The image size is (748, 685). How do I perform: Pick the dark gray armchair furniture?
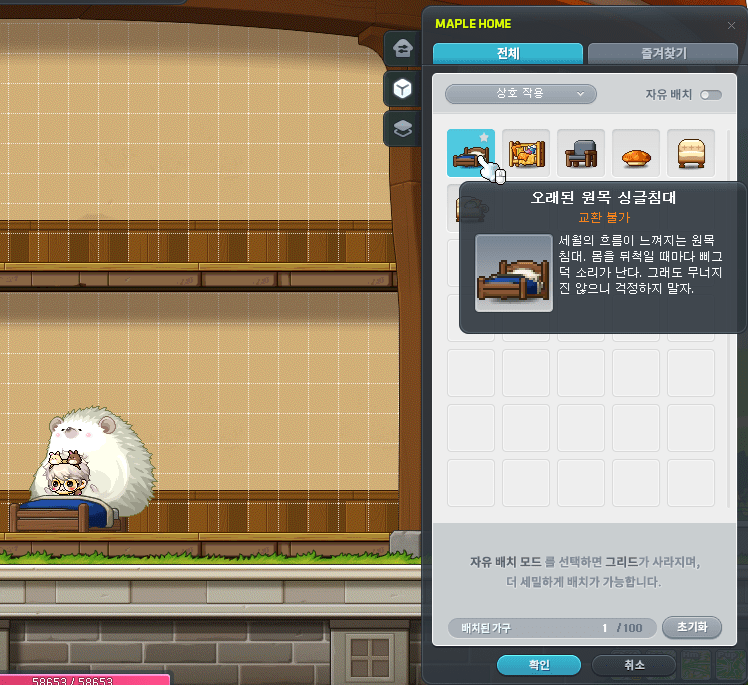coord(581,153)
